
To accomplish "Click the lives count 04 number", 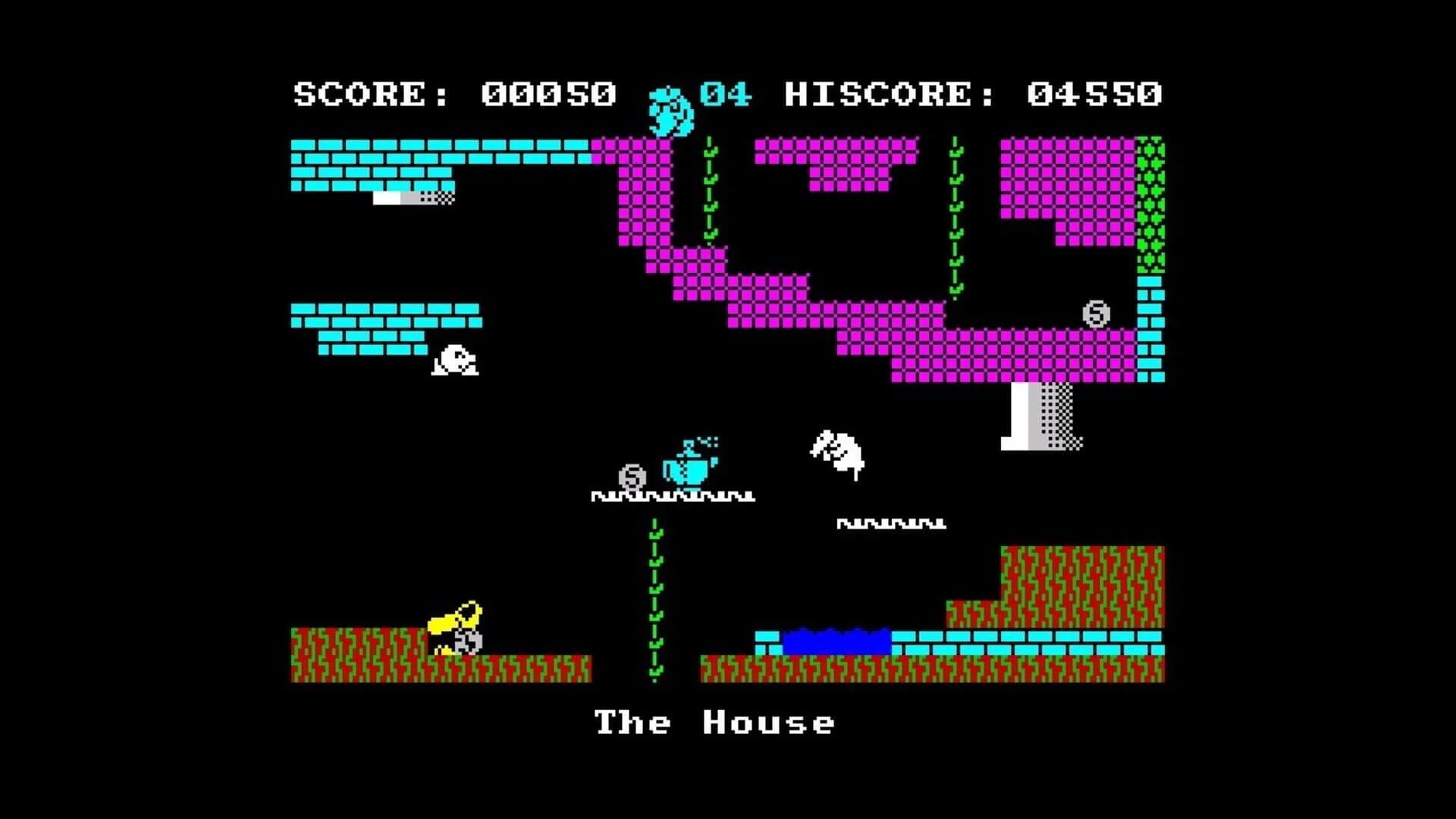I will coord(724,93).
